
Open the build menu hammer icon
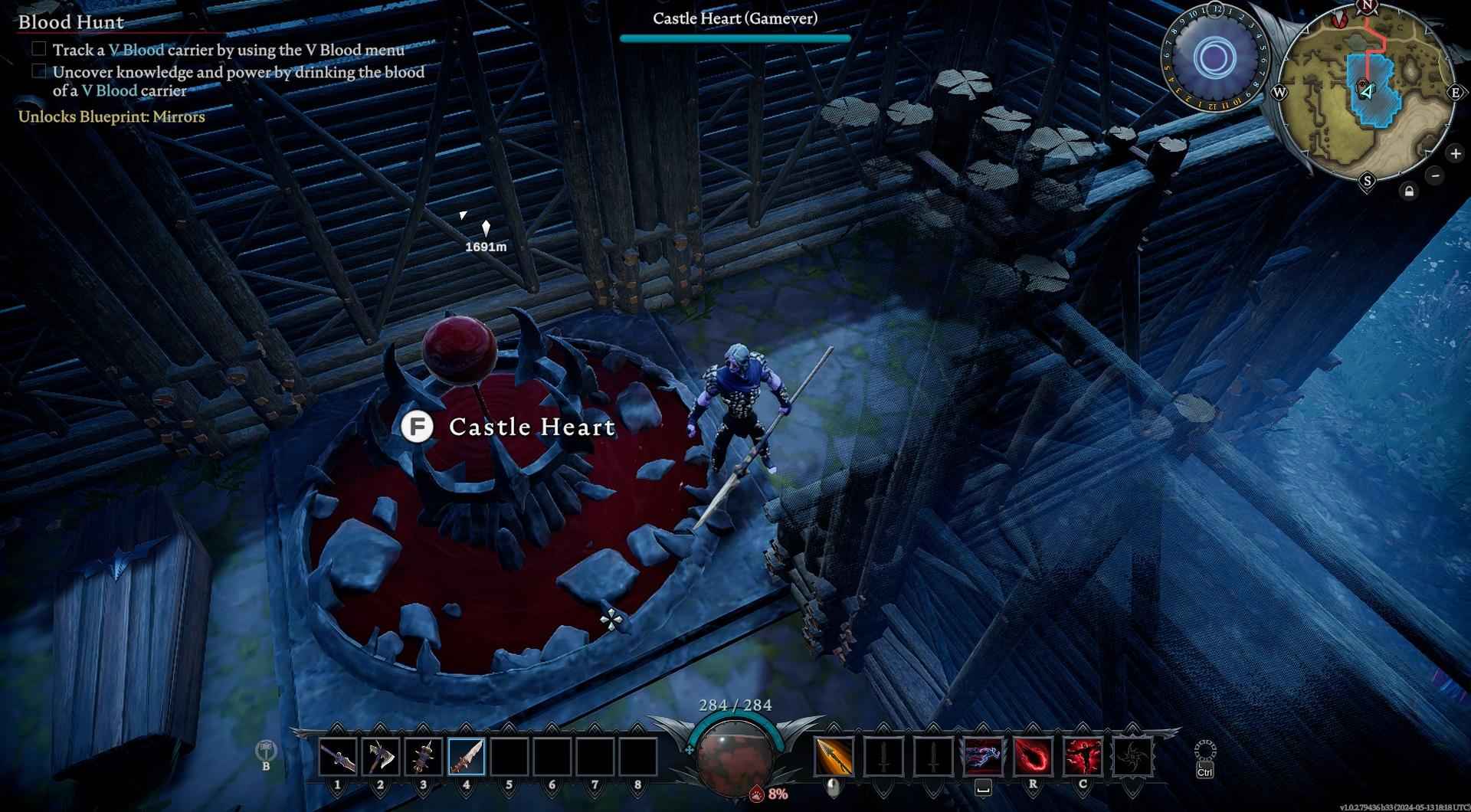(x=266, y=749)
